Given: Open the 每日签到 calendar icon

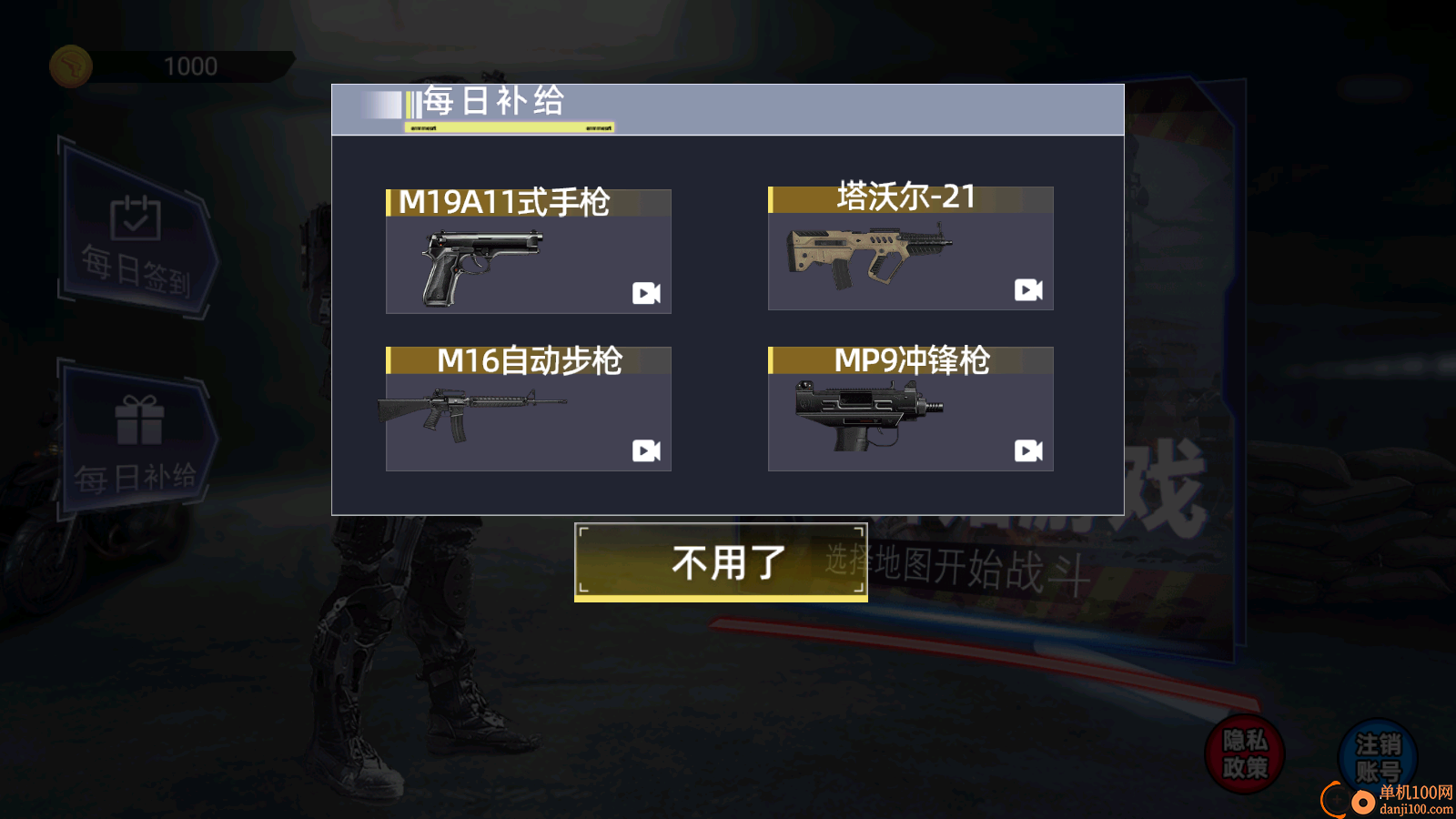Looking at the screenshot, I should tap(135, 218).
